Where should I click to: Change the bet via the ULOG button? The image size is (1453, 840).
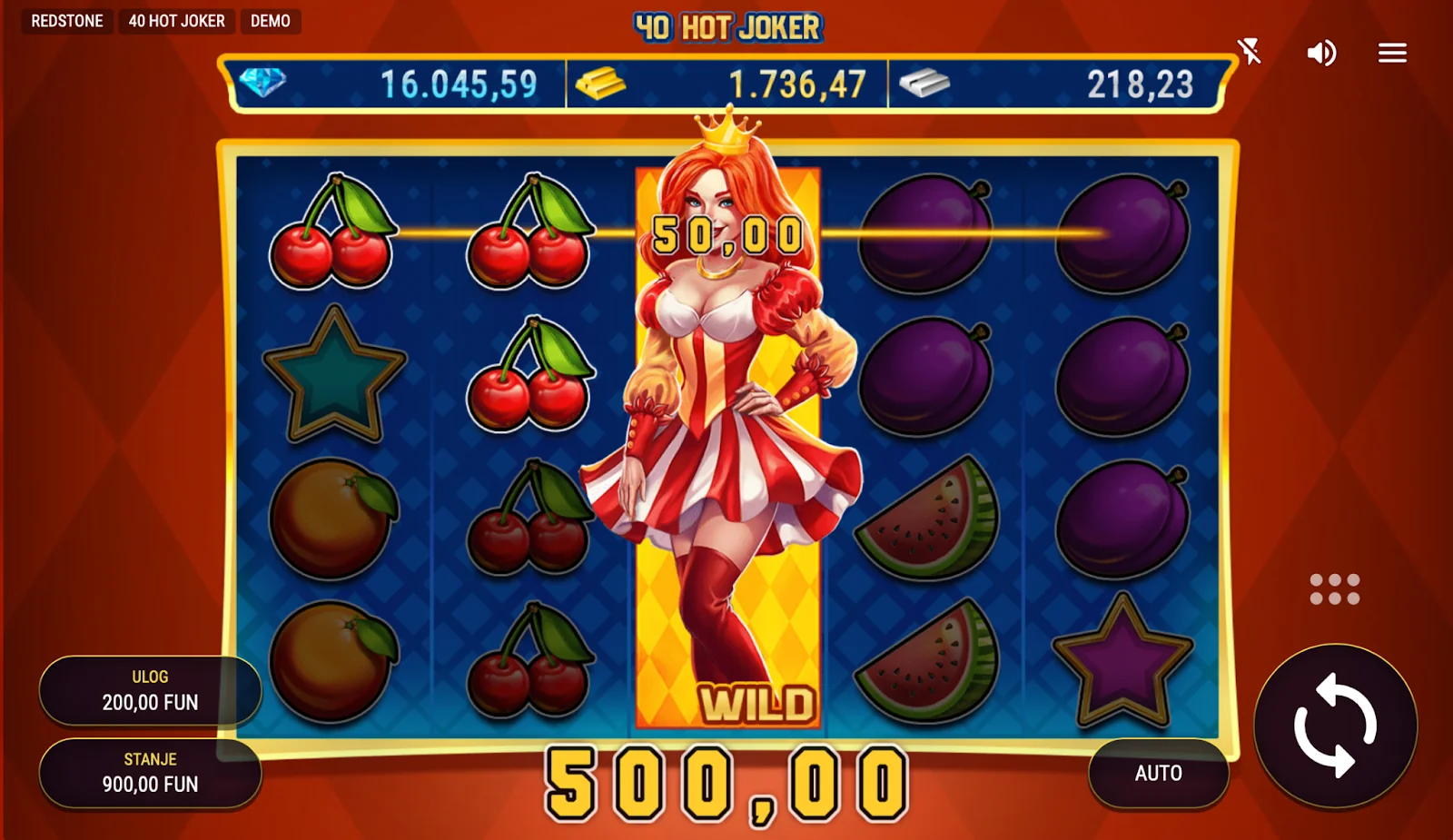click(150, 690)
